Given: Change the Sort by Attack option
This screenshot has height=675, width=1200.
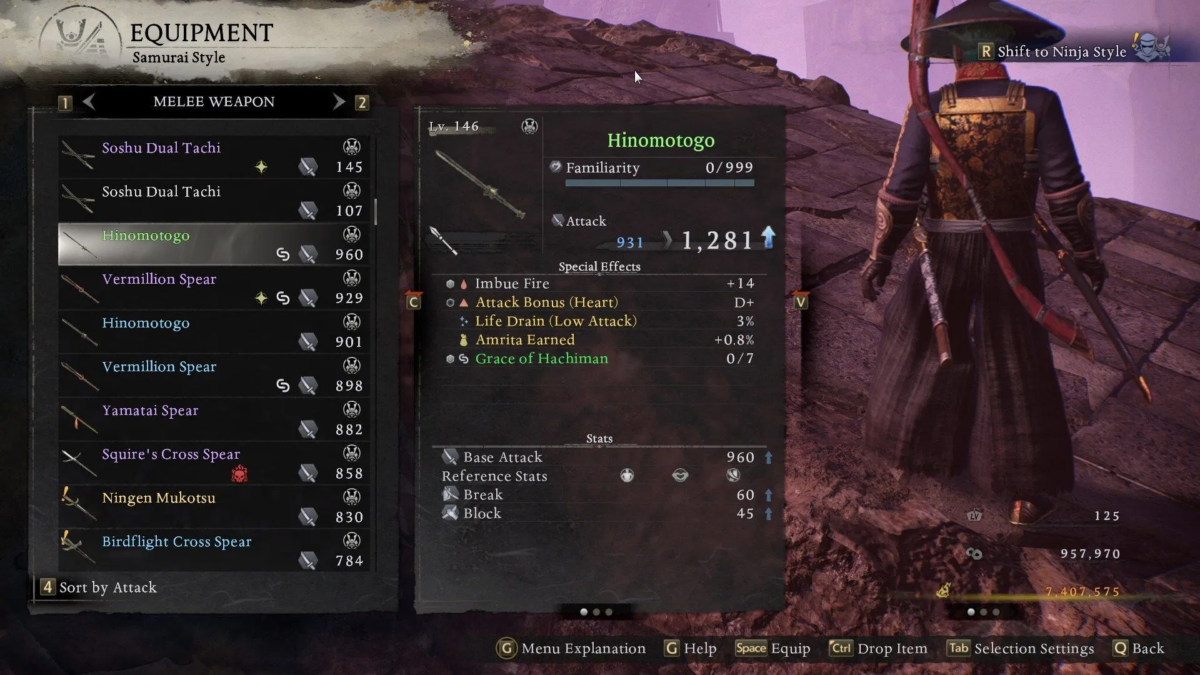Looking at the screenshot, I should [x=99, y=588].
